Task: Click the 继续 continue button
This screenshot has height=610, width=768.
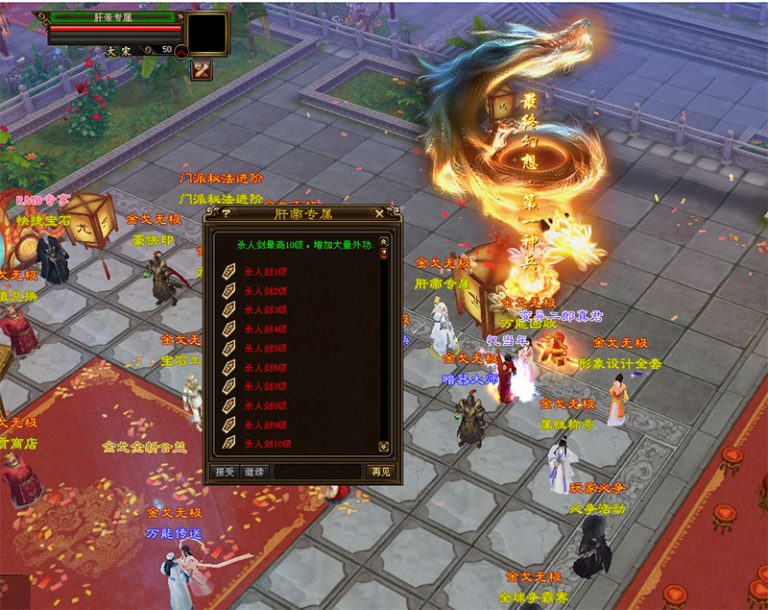Action: 254,472
